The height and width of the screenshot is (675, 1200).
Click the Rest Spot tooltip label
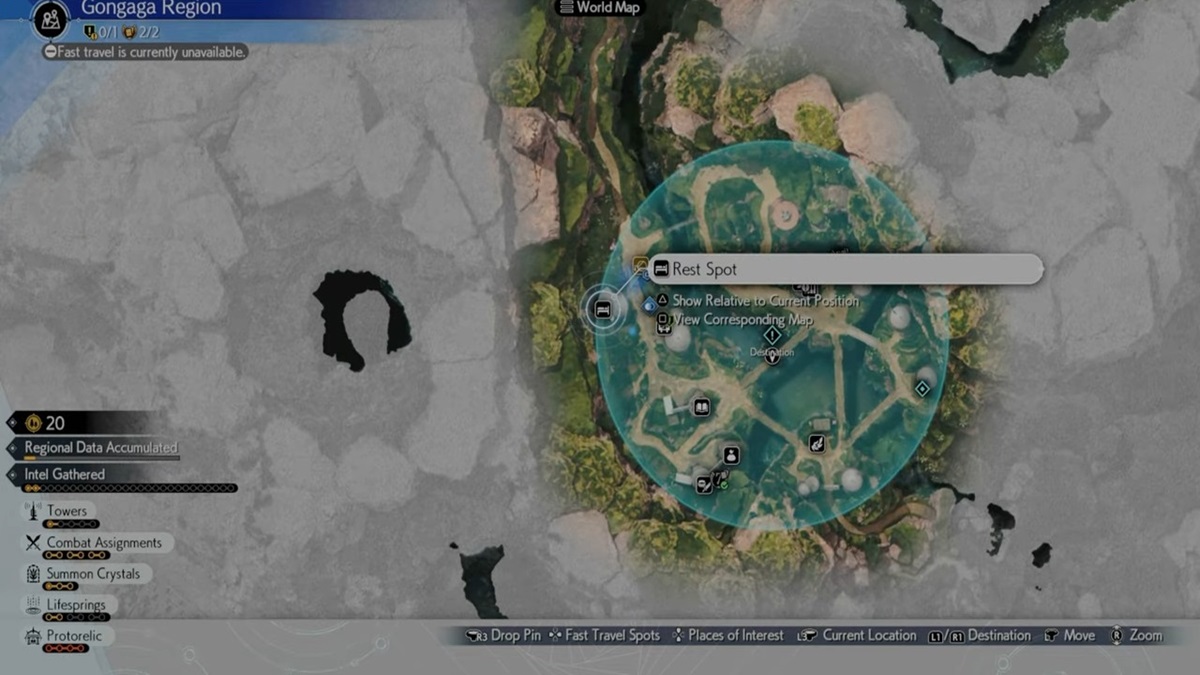coord(845,269)
